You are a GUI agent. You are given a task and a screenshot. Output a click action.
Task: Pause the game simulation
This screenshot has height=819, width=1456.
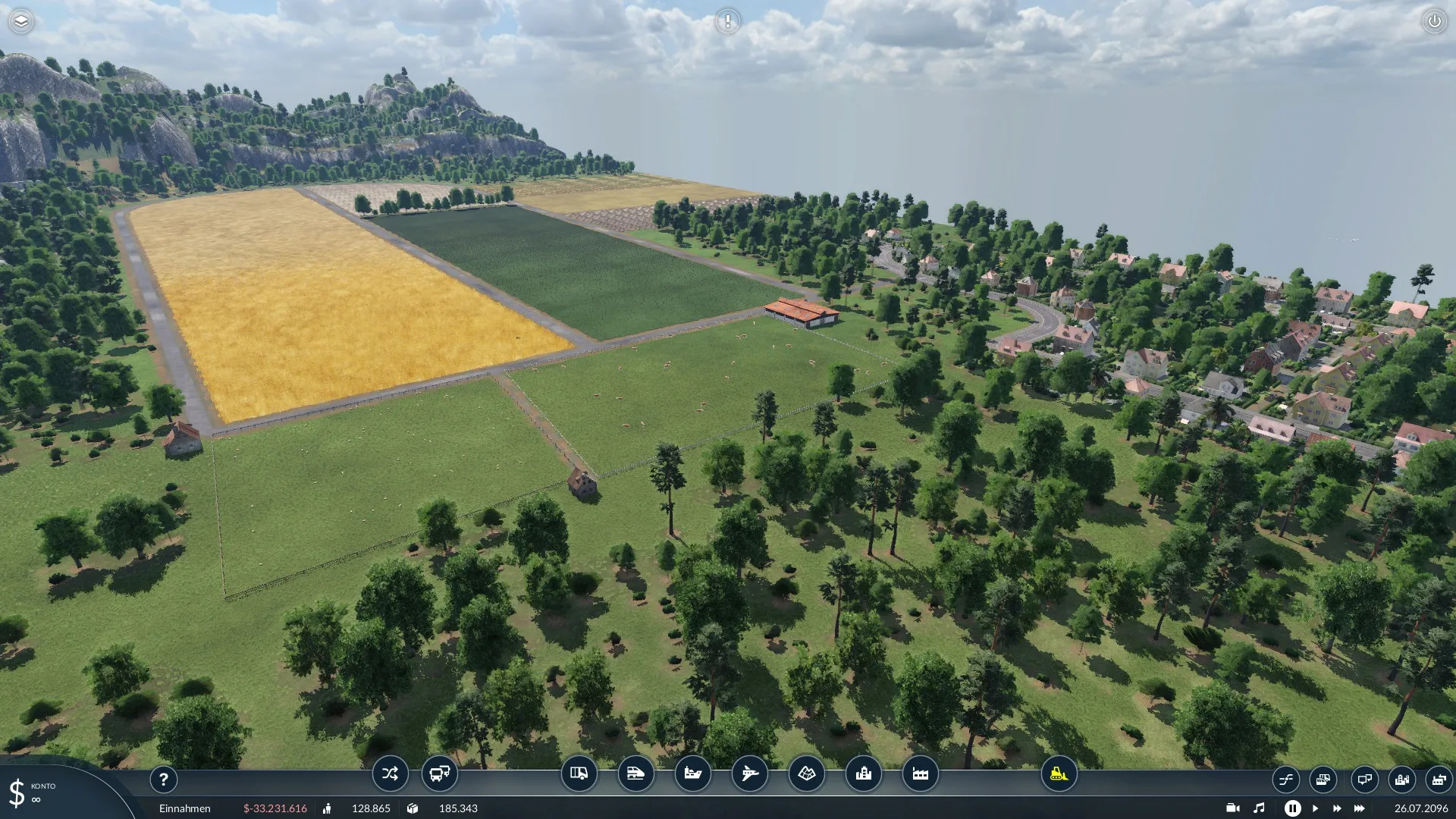1292,808
